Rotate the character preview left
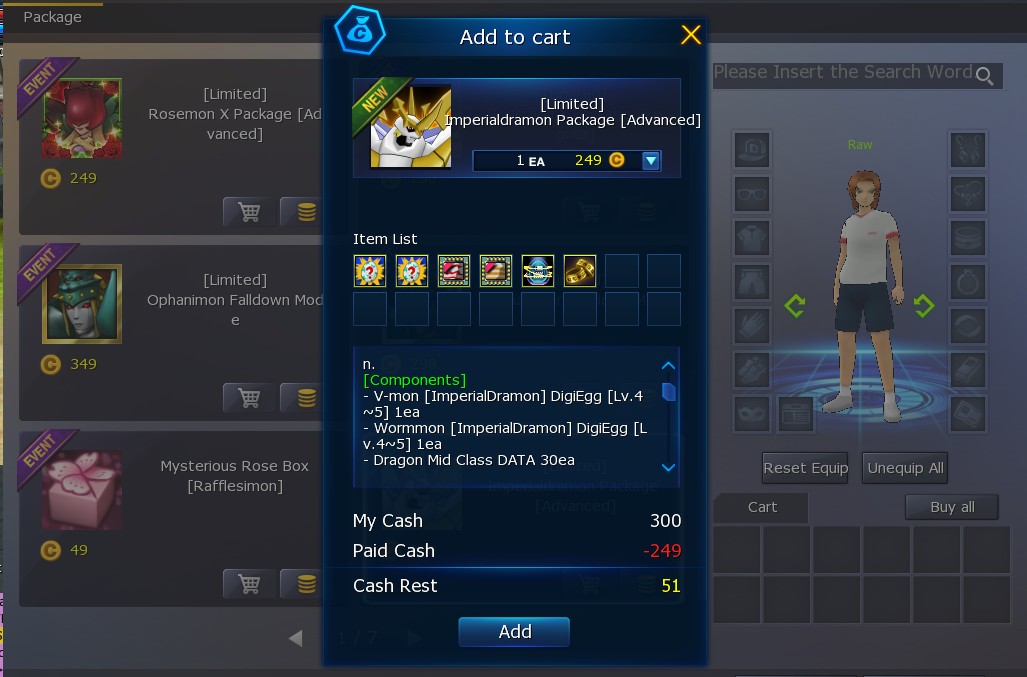1027x677 pixels. 795,305
